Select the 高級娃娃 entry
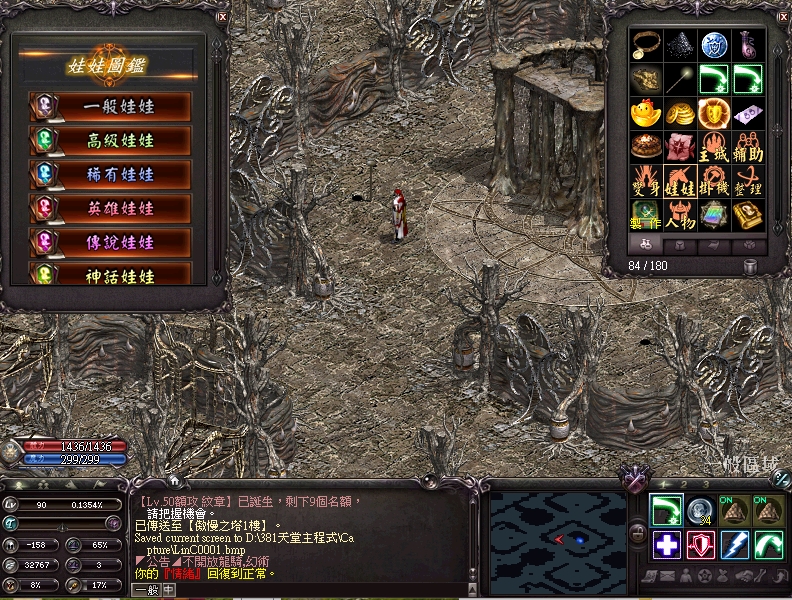This screenshot has height=600, width=792. point(110,141)
